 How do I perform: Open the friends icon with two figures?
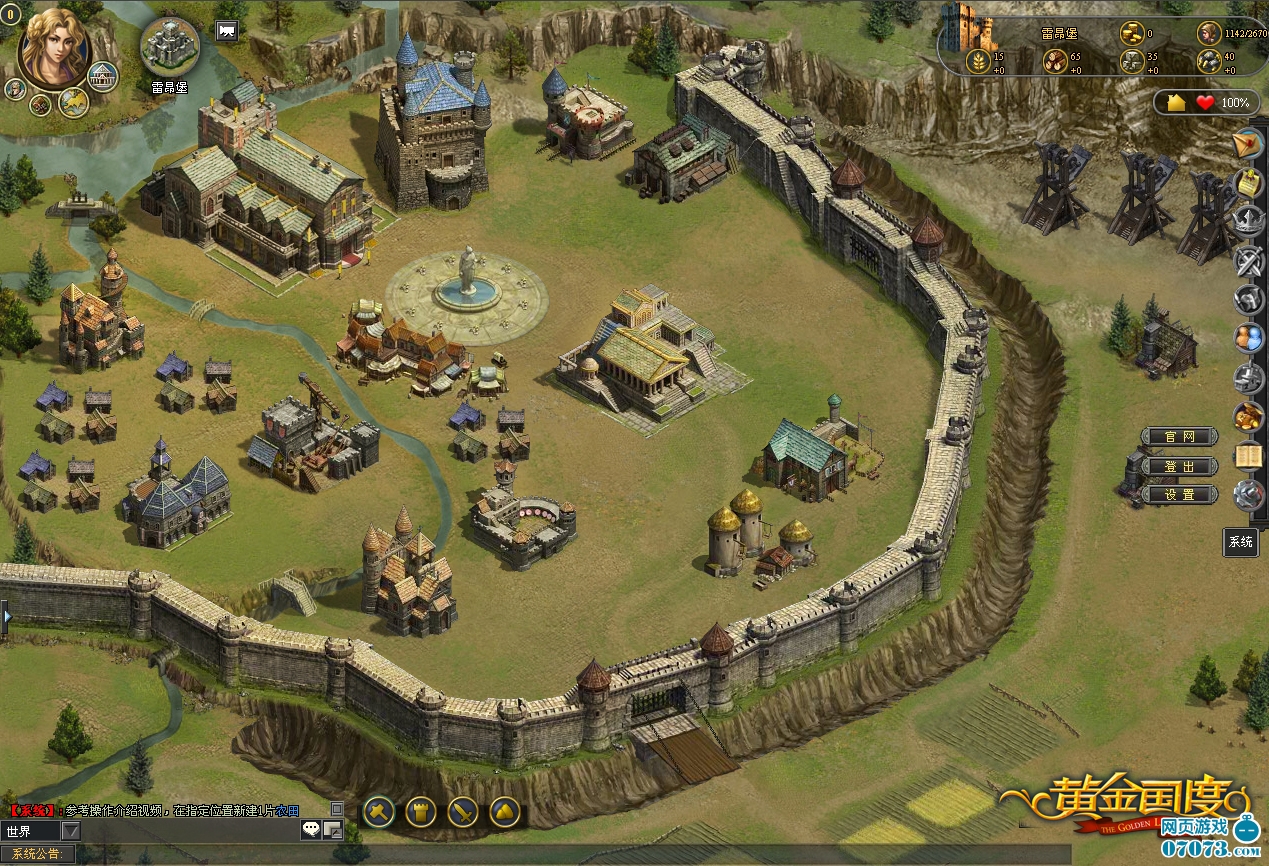coord(1248,338)
